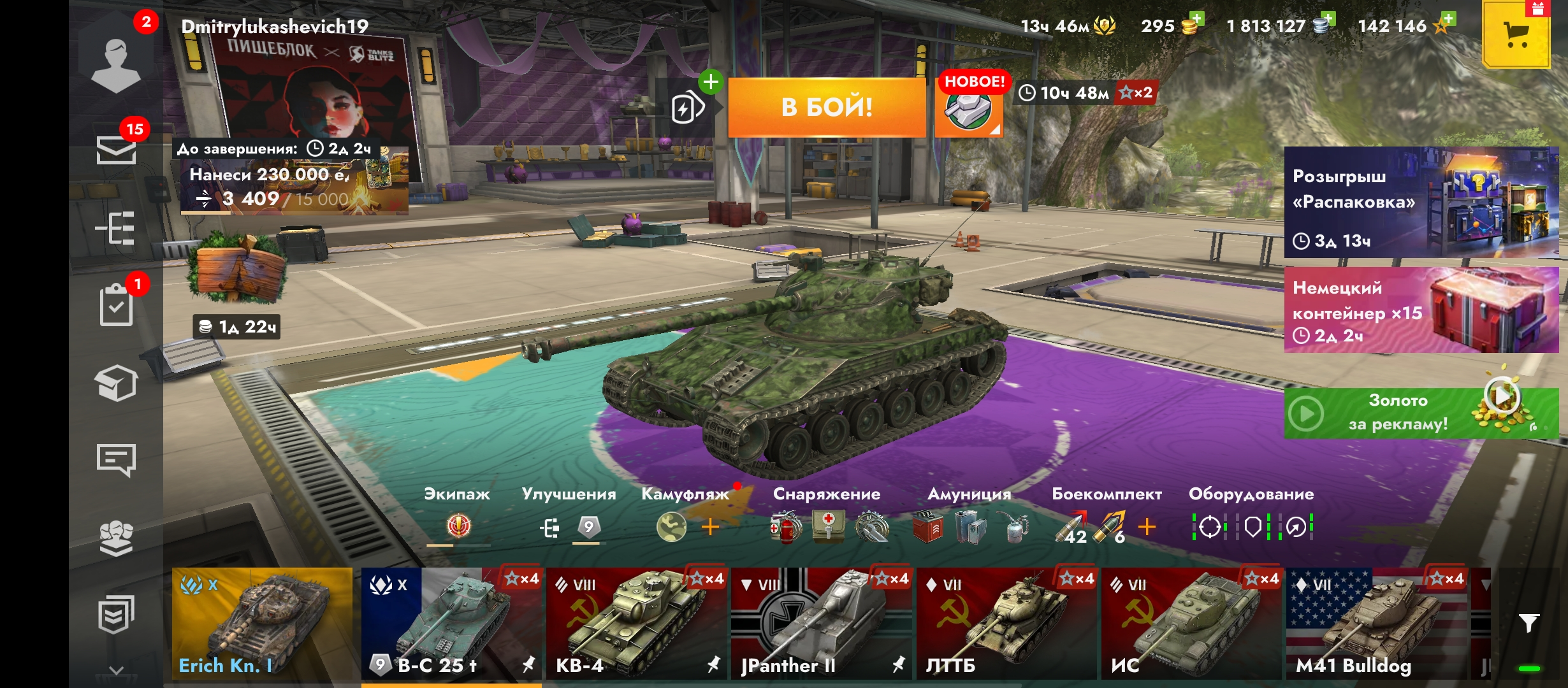Select the Erich Kn. I tank card
The image size is (1568, 688).
click(x=262, y=623)
